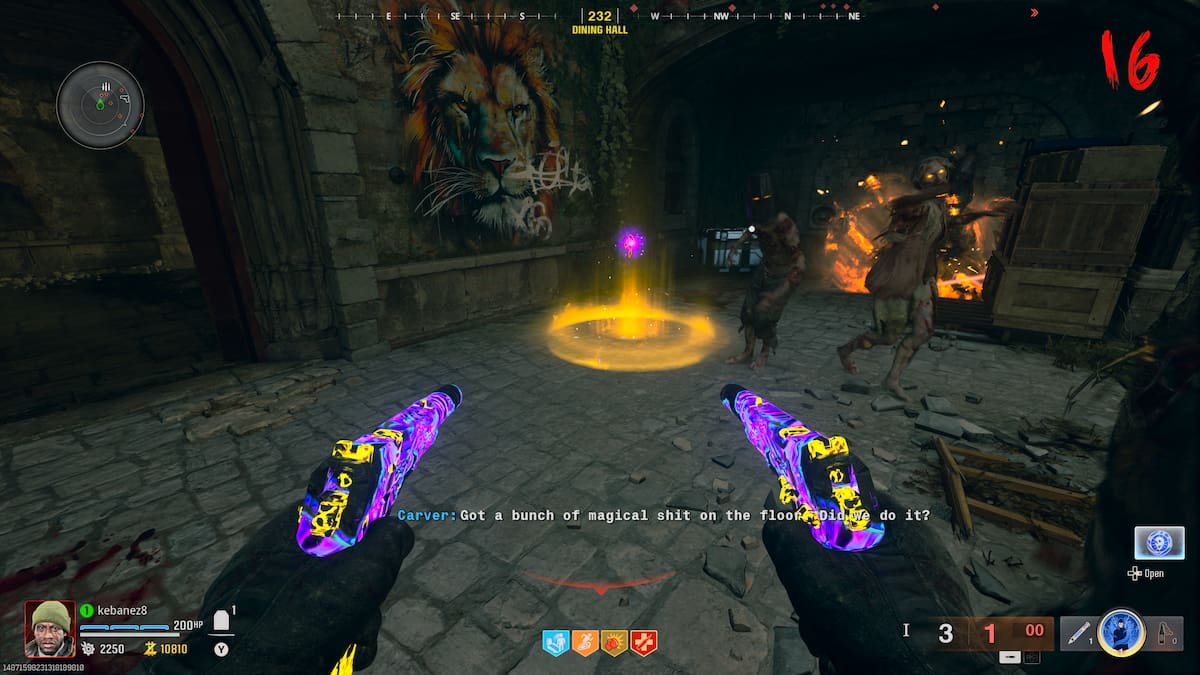The height and width of the screenshot is (675, 1200).
Task: Activate the blue circular field upgrade icon
Action: tap(1121, 633)
